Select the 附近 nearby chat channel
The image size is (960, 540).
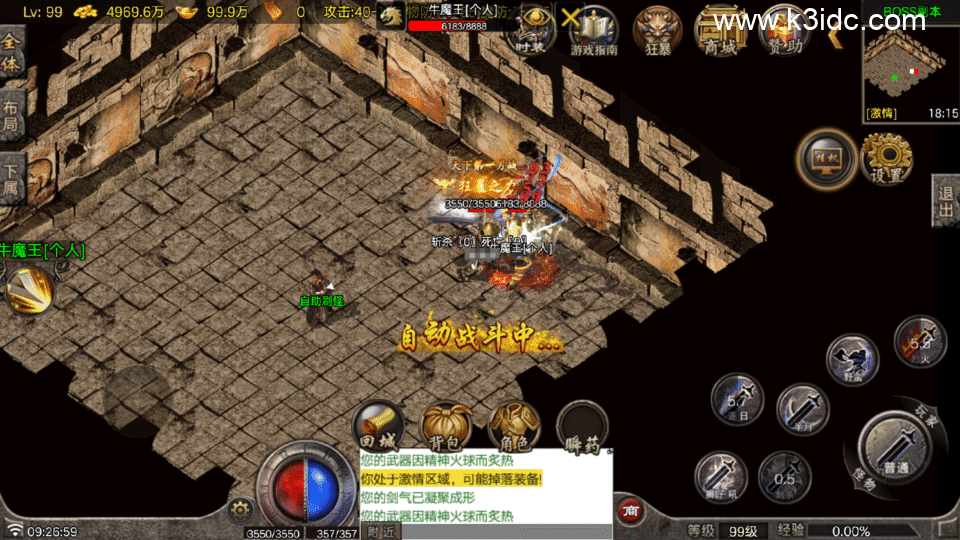point(380,532)
